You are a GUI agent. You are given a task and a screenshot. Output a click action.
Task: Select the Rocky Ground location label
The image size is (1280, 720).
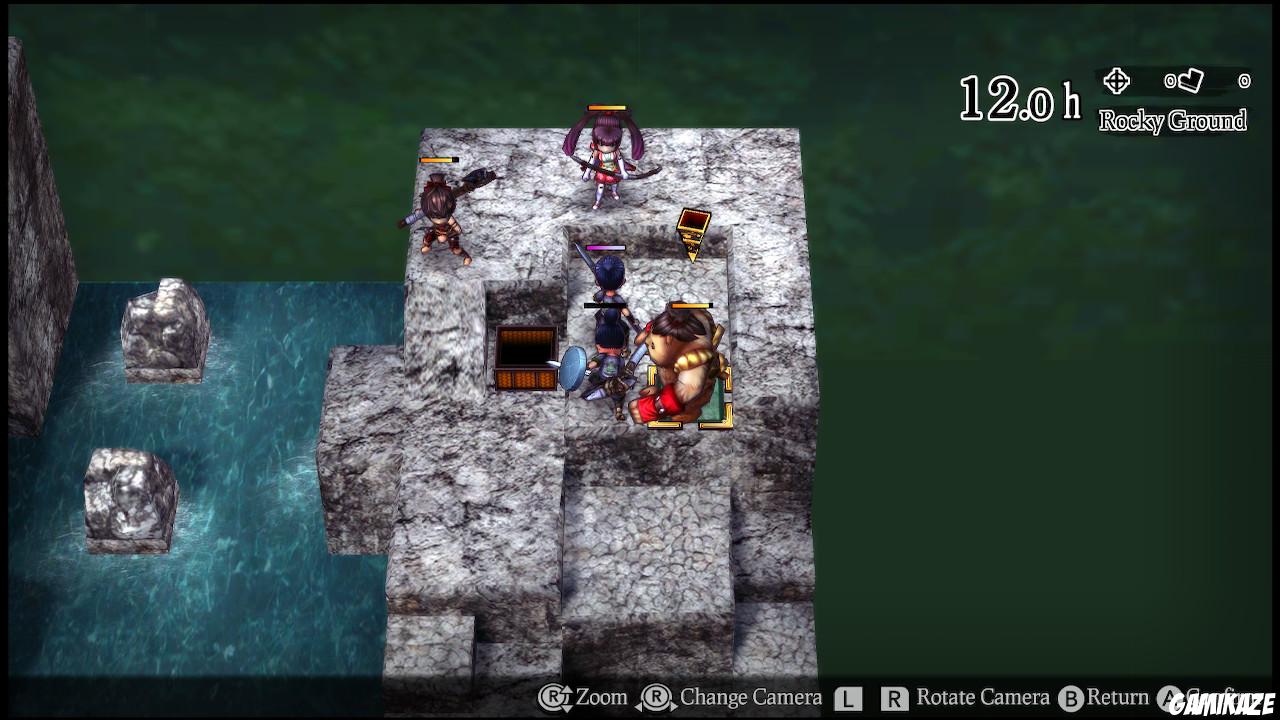1175,120
